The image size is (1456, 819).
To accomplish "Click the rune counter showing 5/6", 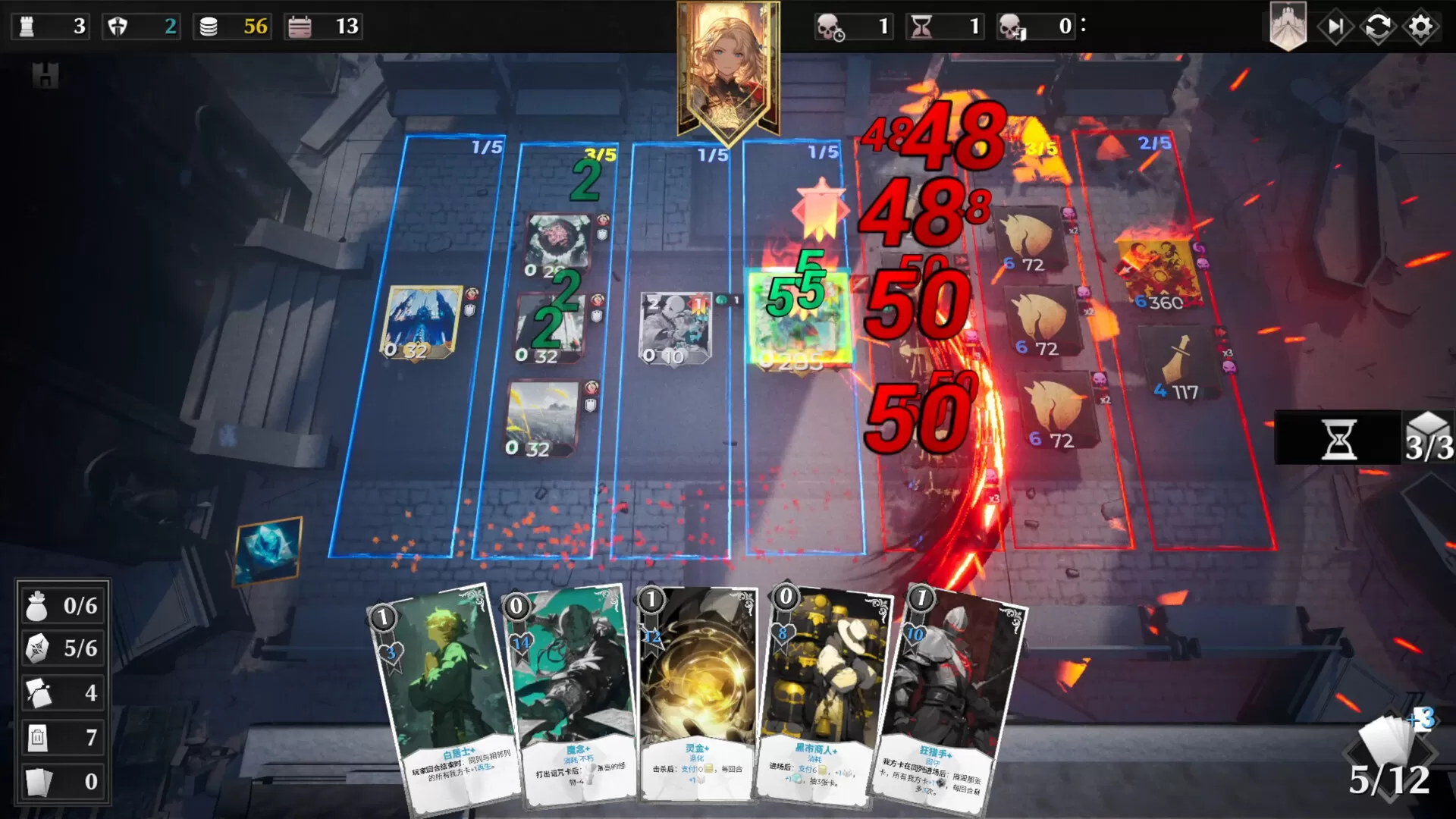I will click(x=63, y=649).
